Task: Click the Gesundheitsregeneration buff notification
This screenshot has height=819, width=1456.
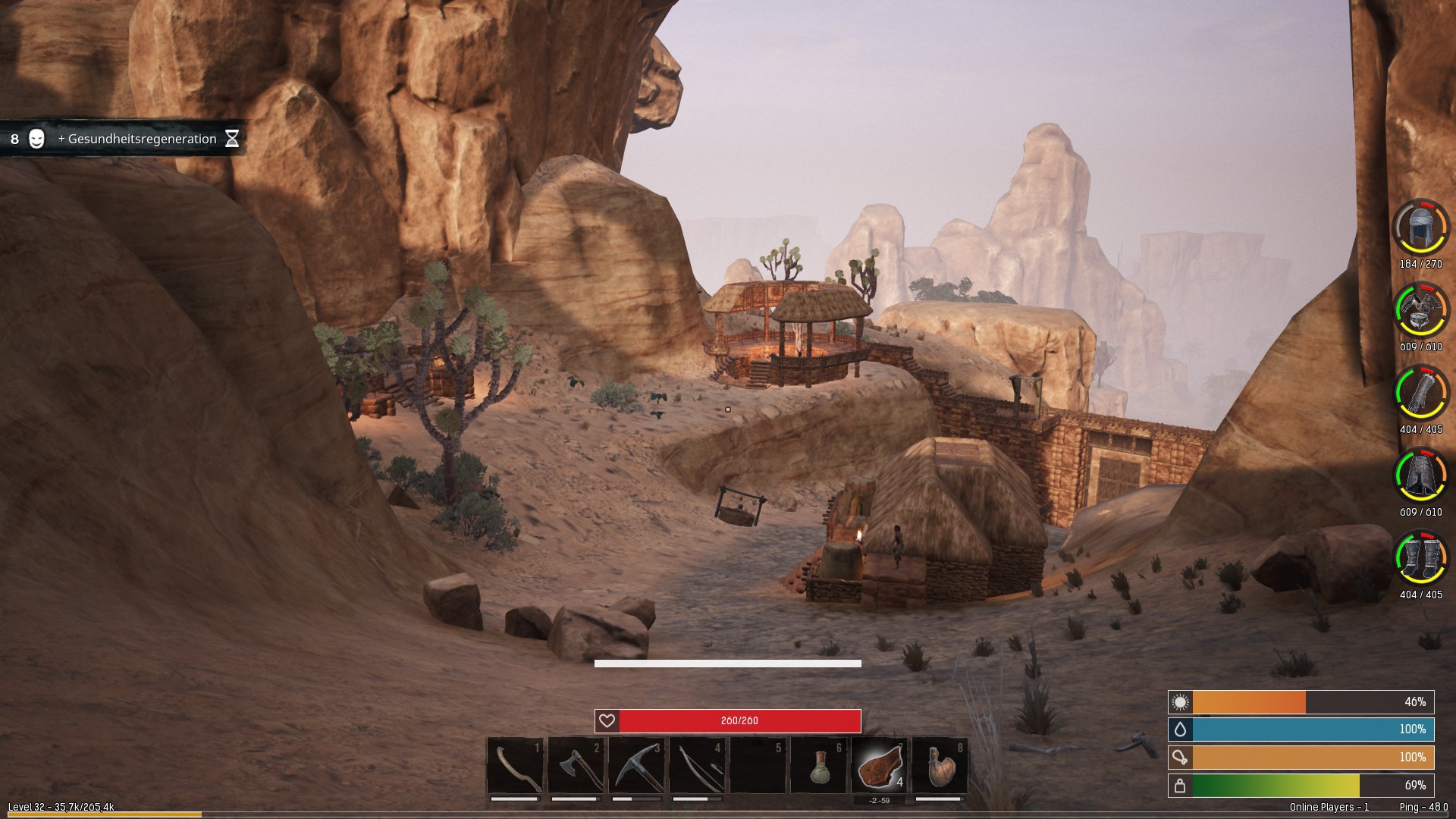Action: [x=125, y=139]
